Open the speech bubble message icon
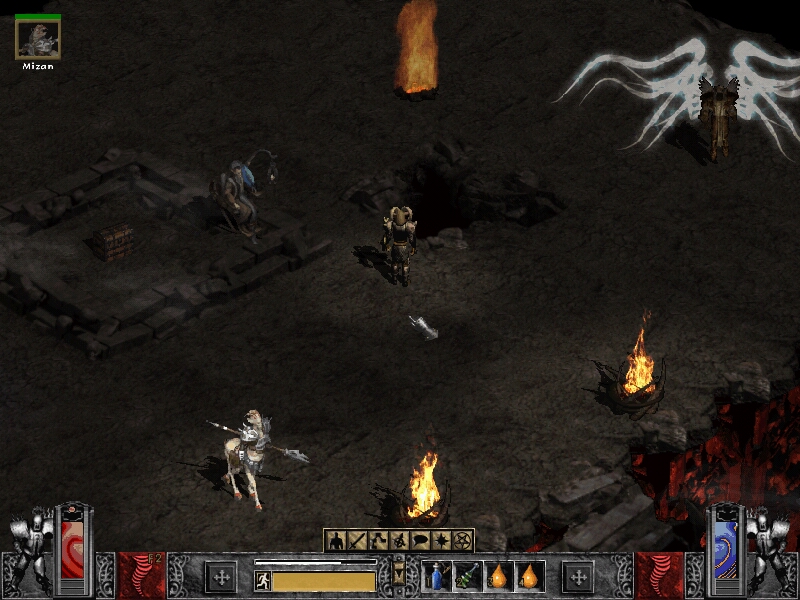 (x=421, y=541)
